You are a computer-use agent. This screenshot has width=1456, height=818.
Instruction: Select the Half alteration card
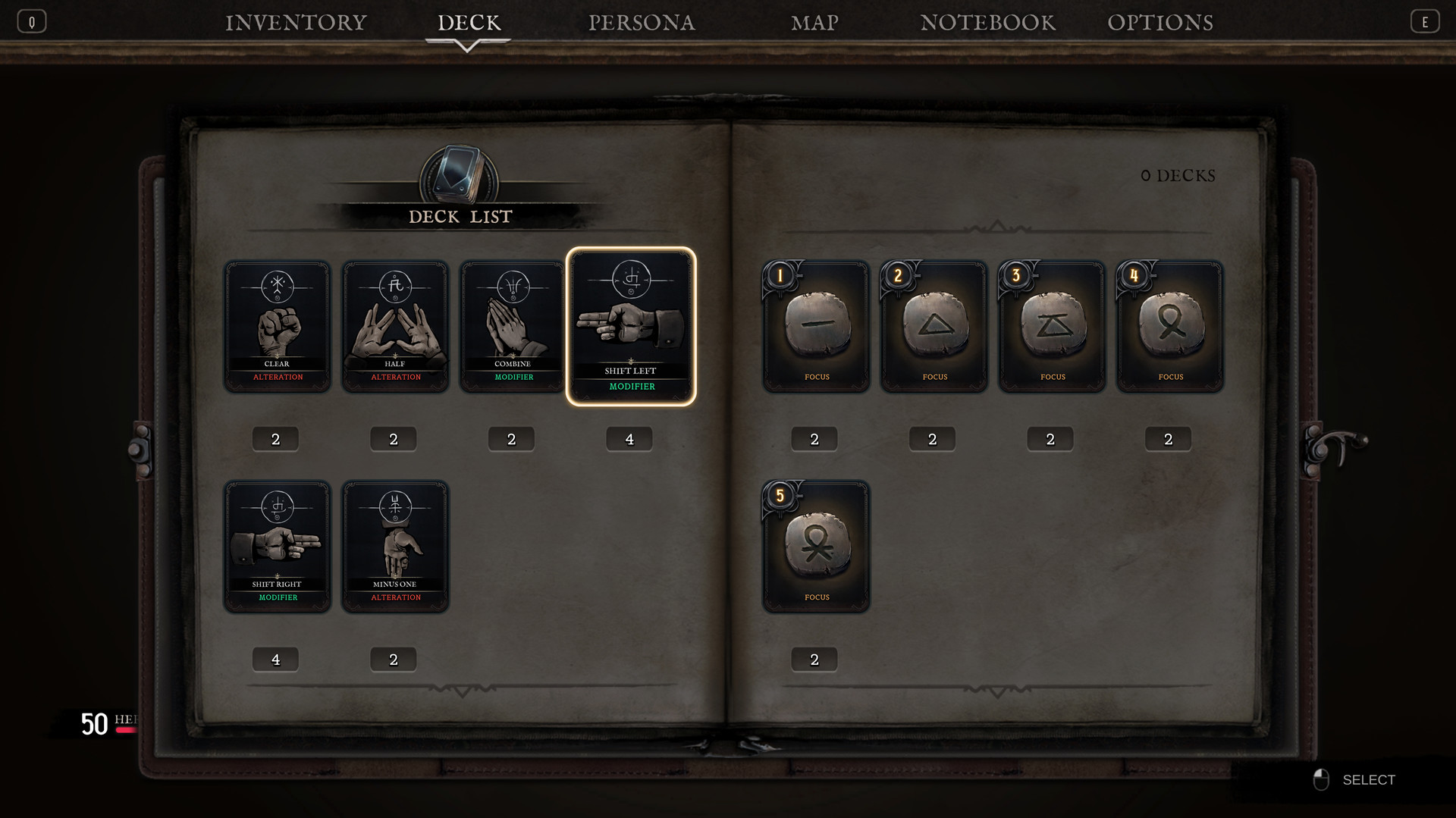click(x=394, y=326)
